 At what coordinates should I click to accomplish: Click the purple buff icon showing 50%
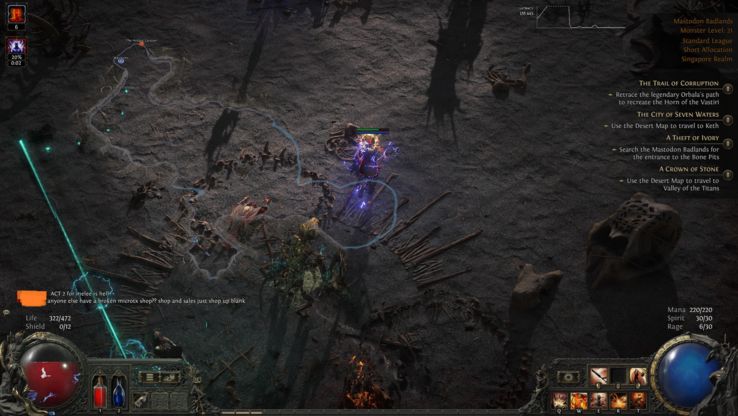[x=16, y=46]
